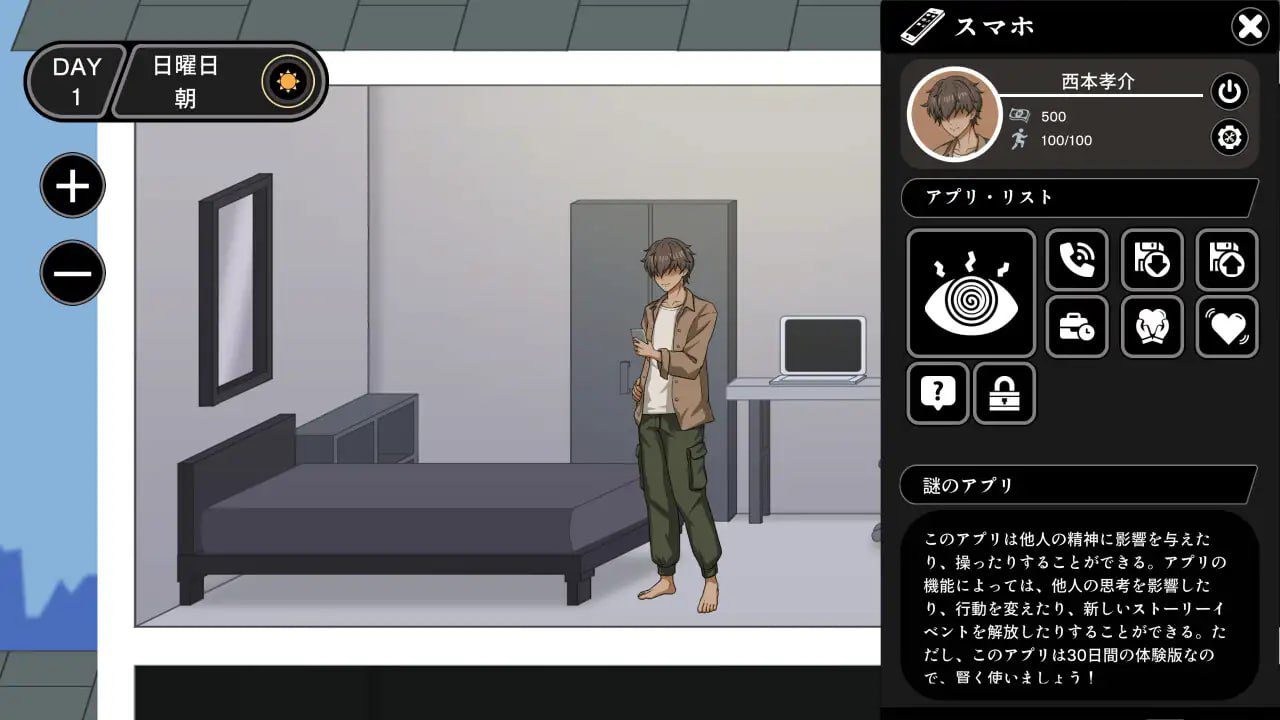Select the DAY 1 badge
Image resolution: width=1280 pixels, height=720 pixels.
74,80
